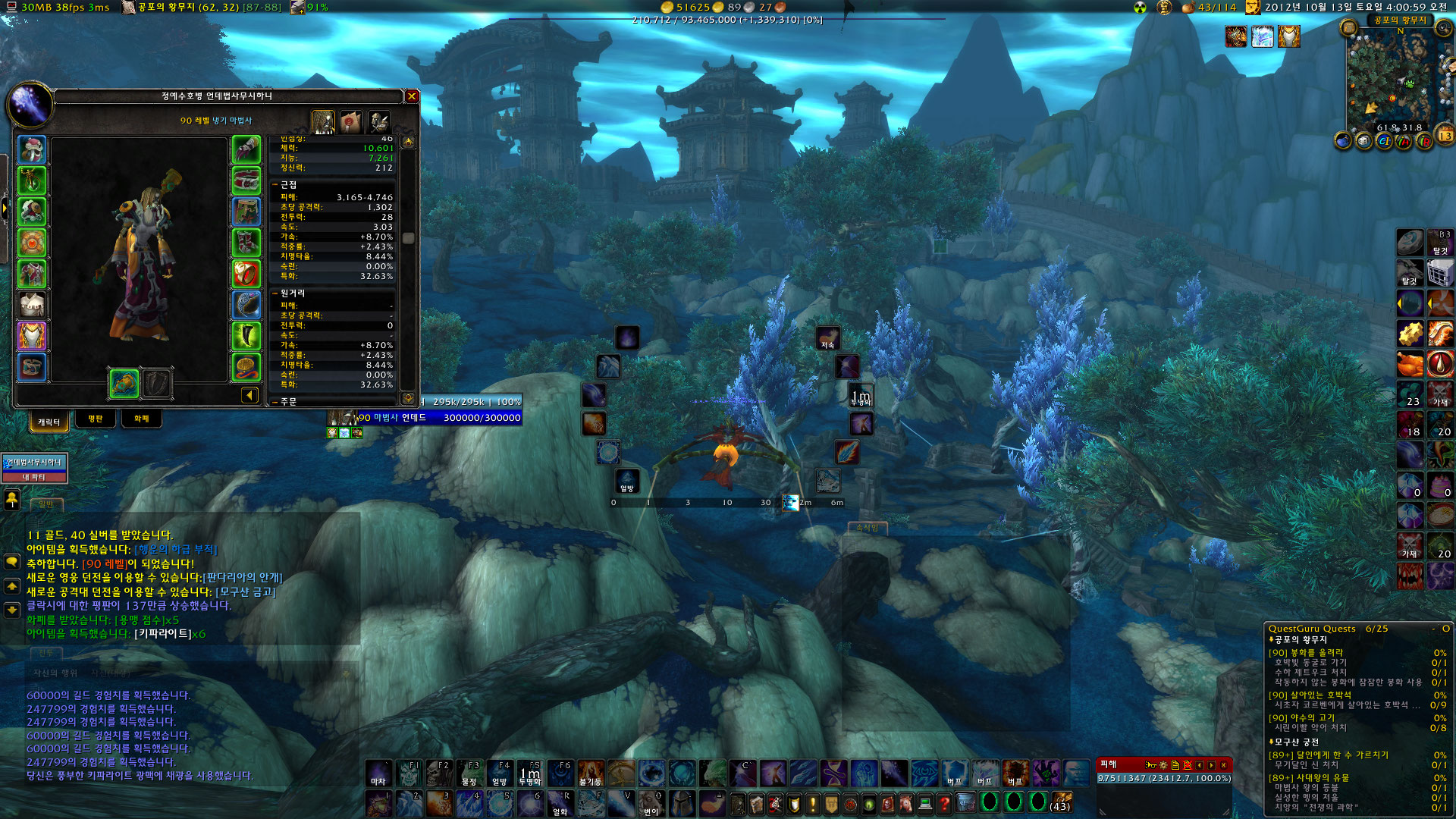Viewport: 1456px width, 819px height.
Task: Close the 피해 damage meter window
Action: [1223, 765]
